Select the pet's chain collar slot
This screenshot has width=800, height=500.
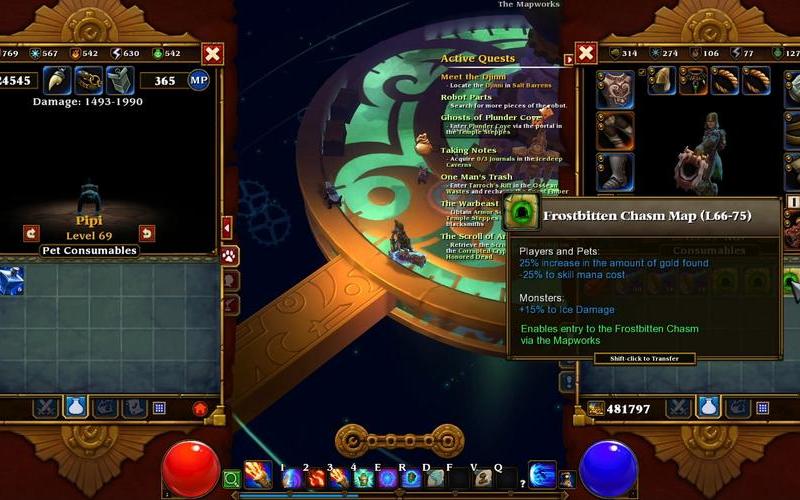point(87,80)
